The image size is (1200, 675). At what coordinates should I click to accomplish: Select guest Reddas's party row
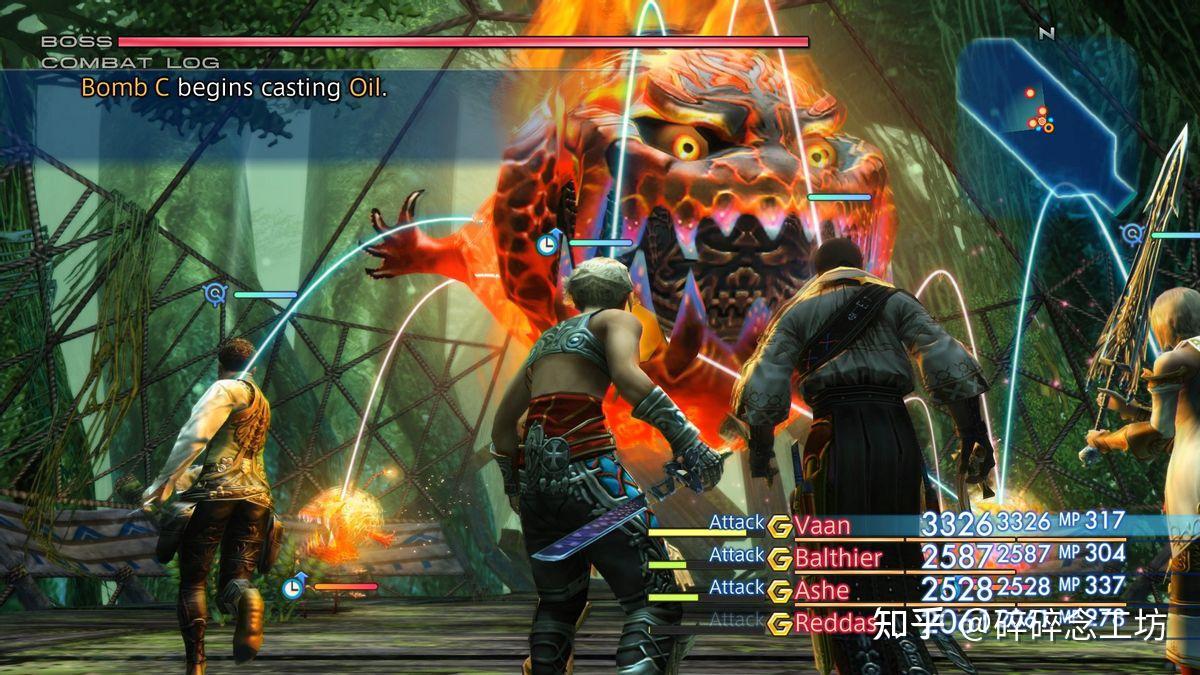click(832, 623)
